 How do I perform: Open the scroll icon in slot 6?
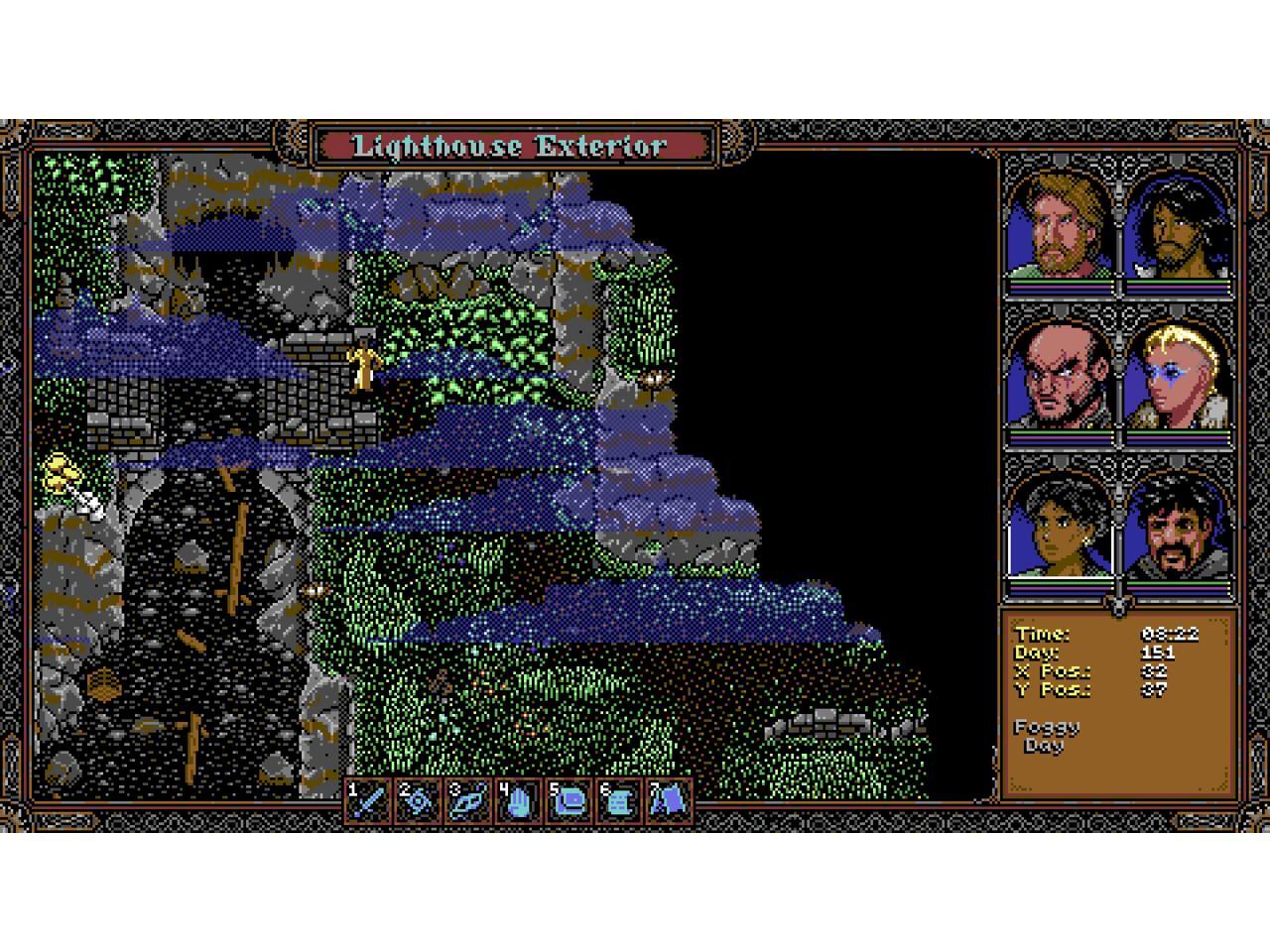(620, 800)
